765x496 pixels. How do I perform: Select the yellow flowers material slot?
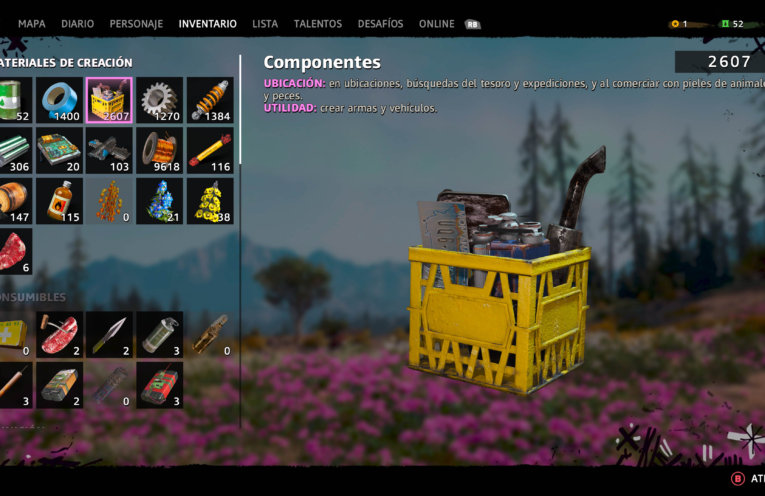pyautogui.click(x=210, y=201)
